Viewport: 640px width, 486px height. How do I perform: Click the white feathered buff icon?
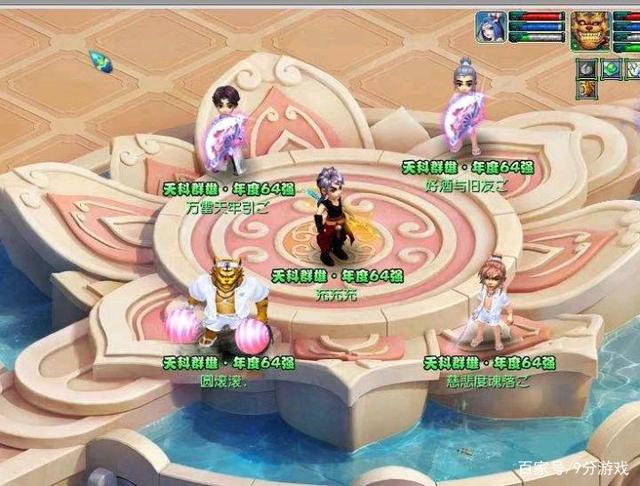tap(631, 68)
